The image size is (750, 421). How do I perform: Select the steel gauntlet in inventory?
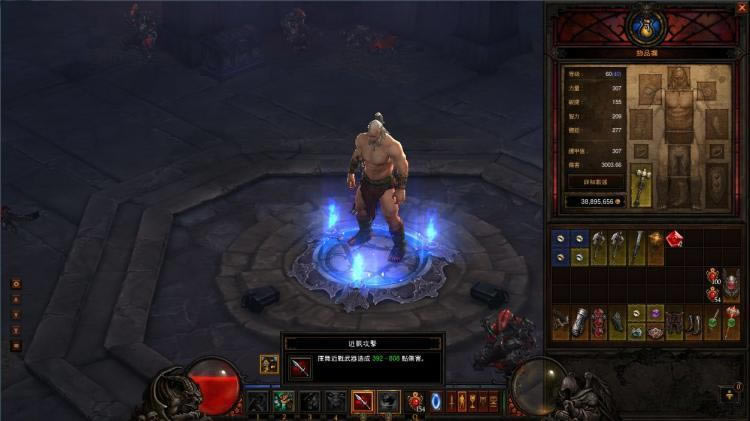(x=580, y=323)
